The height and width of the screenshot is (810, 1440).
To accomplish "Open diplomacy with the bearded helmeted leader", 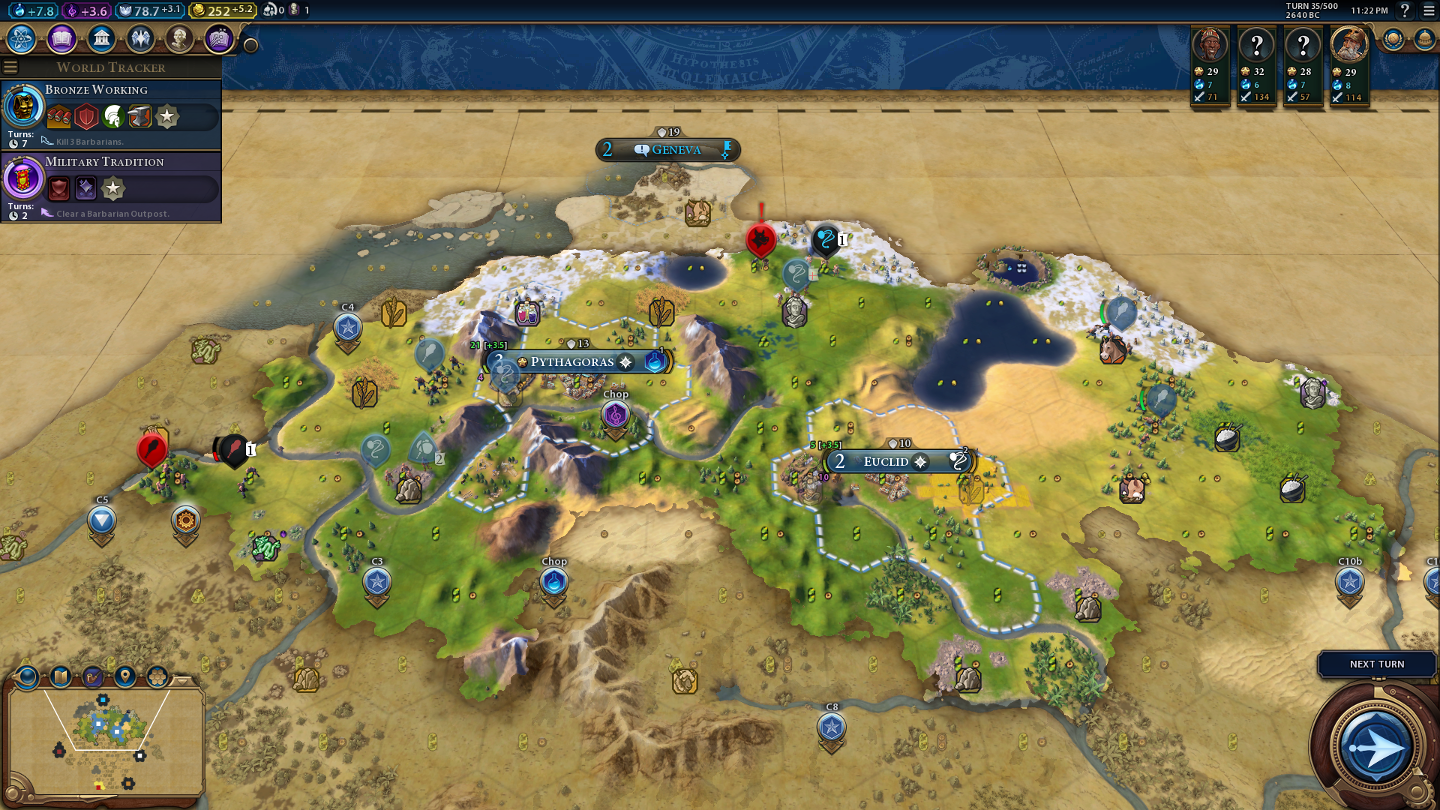I will [x=1349, y=45].
